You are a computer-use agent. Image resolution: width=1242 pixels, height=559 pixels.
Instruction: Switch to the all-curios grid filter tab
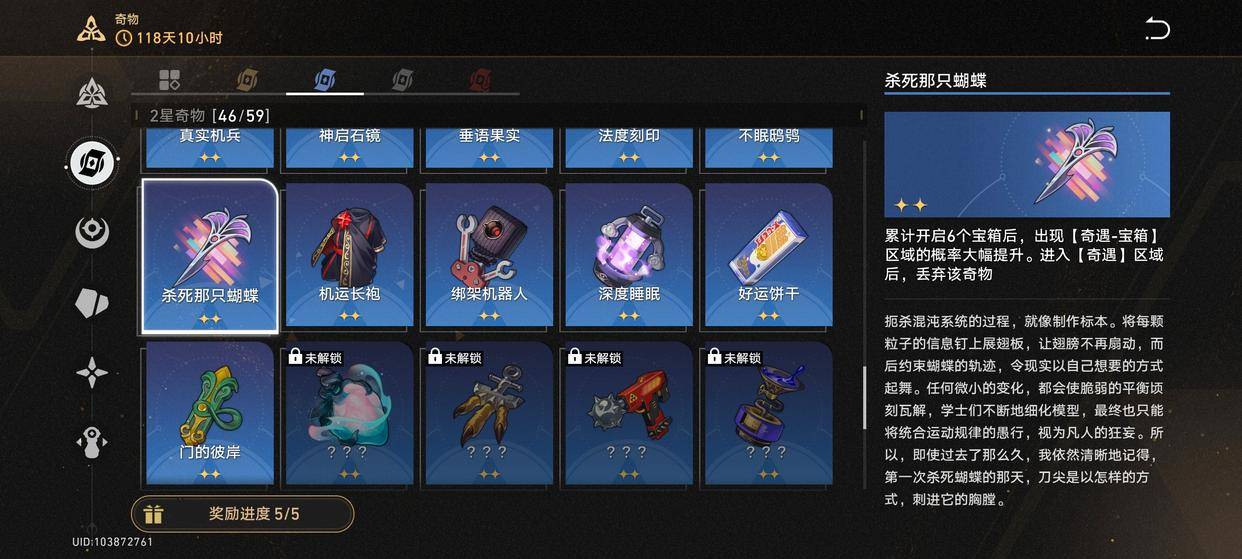(x=169, y=79)
